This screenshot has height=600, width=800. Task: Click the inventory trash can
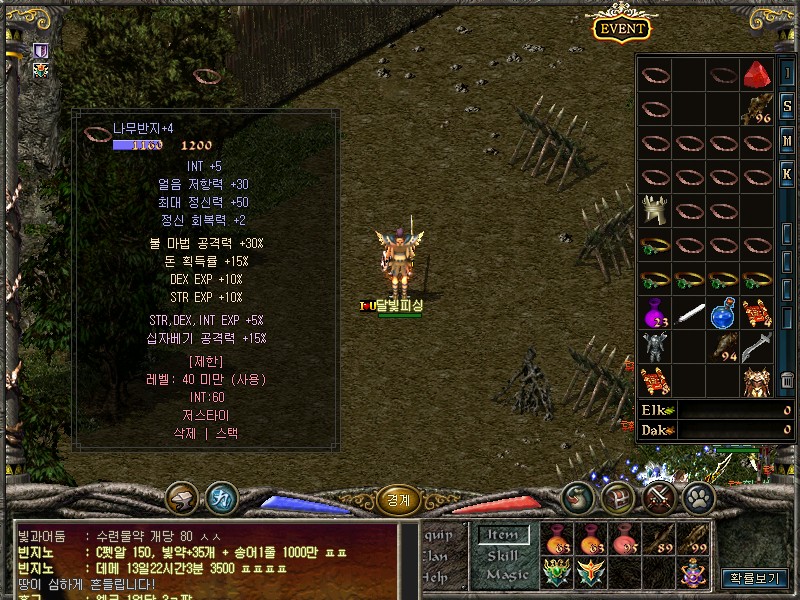[x=787, y=381]
